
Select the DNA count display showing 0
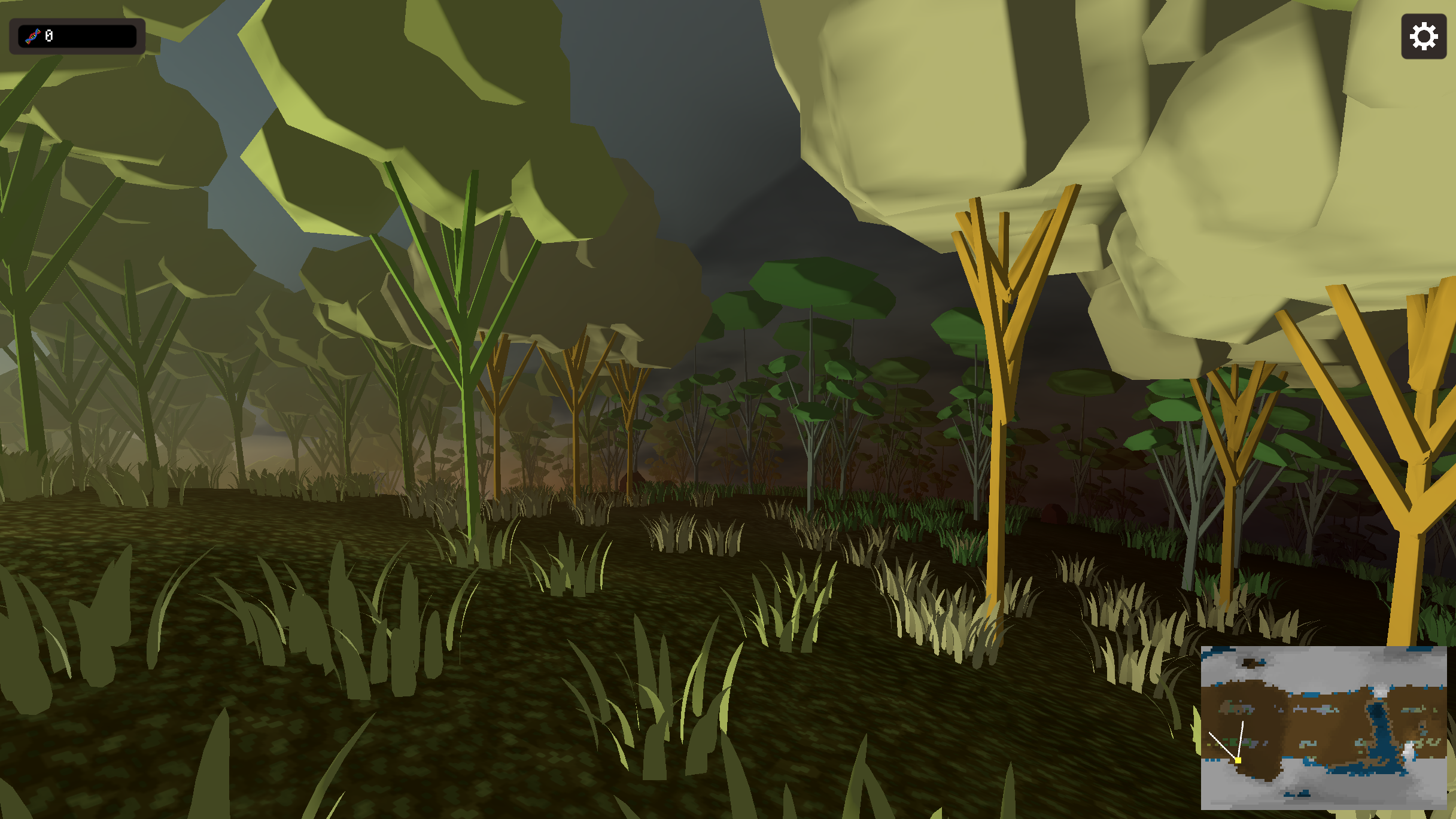click(x=50, y=35)
